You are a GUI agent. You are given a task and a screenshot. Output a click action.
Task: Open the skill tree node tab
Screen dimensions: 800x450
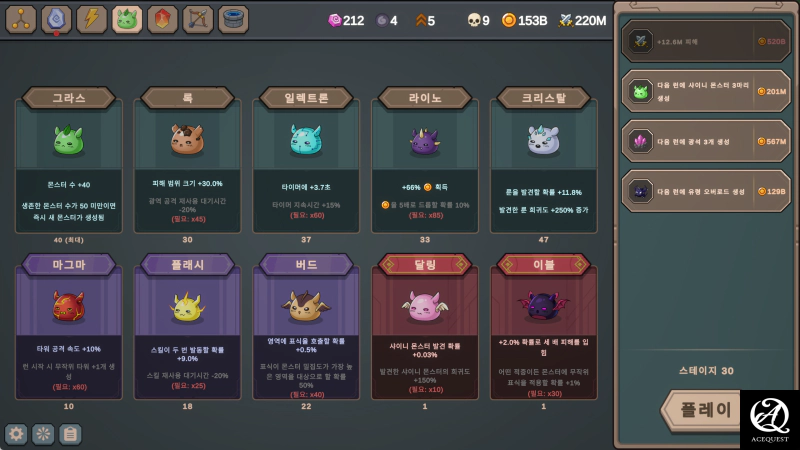click(21, 19)
